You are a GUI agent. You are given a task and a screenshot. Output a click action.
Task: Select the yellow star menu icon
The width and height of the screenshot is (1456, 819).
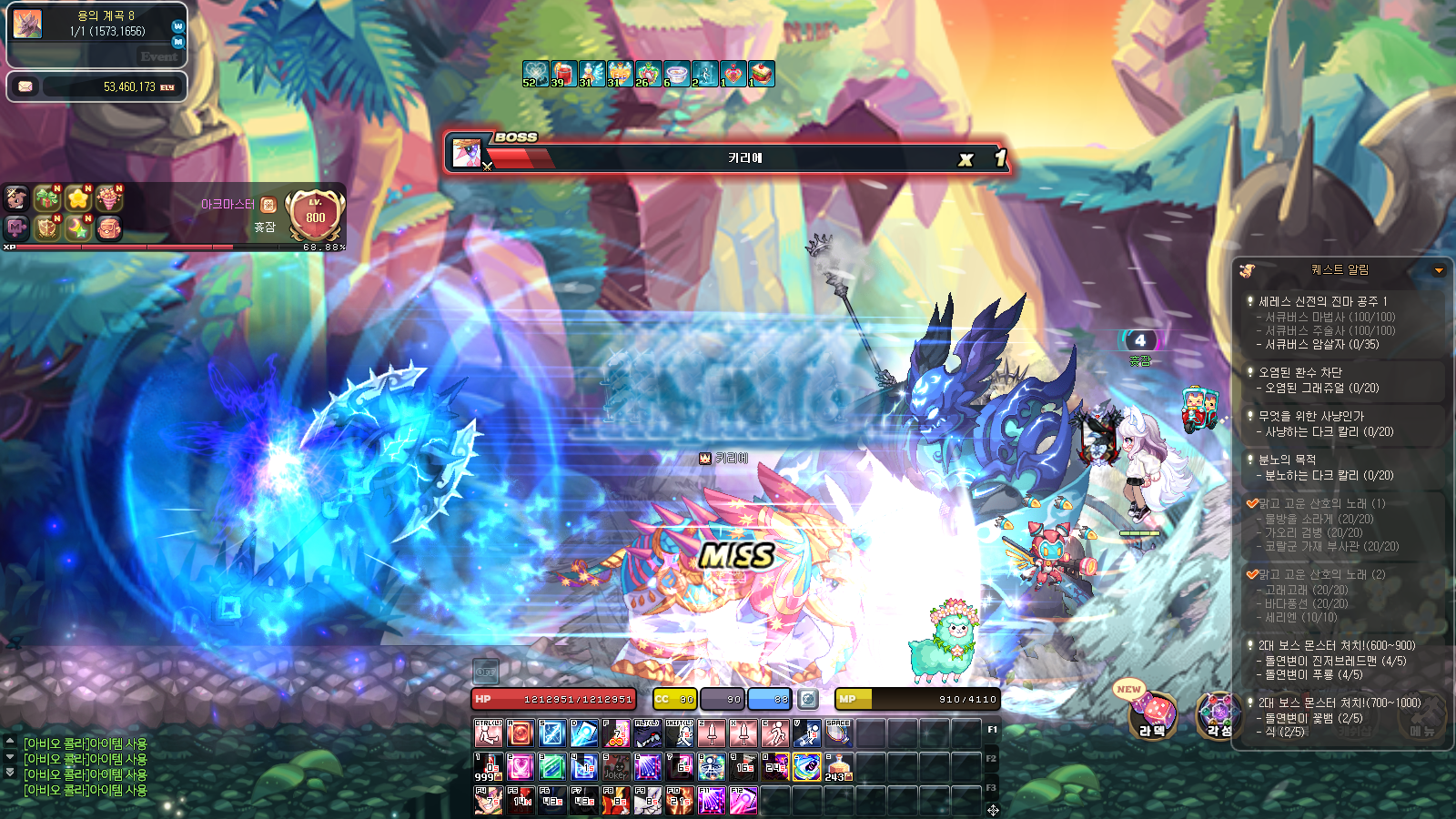(x=78, y=197)
